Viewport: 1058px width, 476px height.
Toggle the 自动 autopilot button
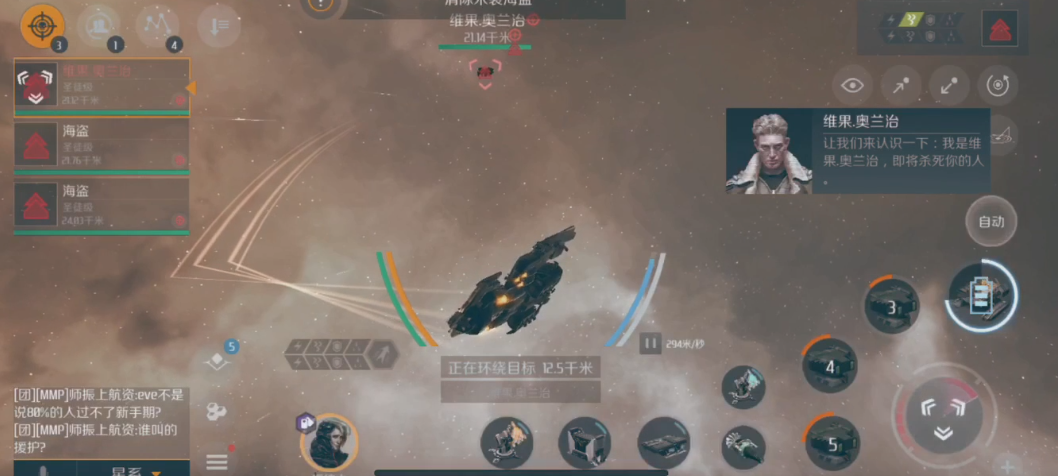(991, 222)
